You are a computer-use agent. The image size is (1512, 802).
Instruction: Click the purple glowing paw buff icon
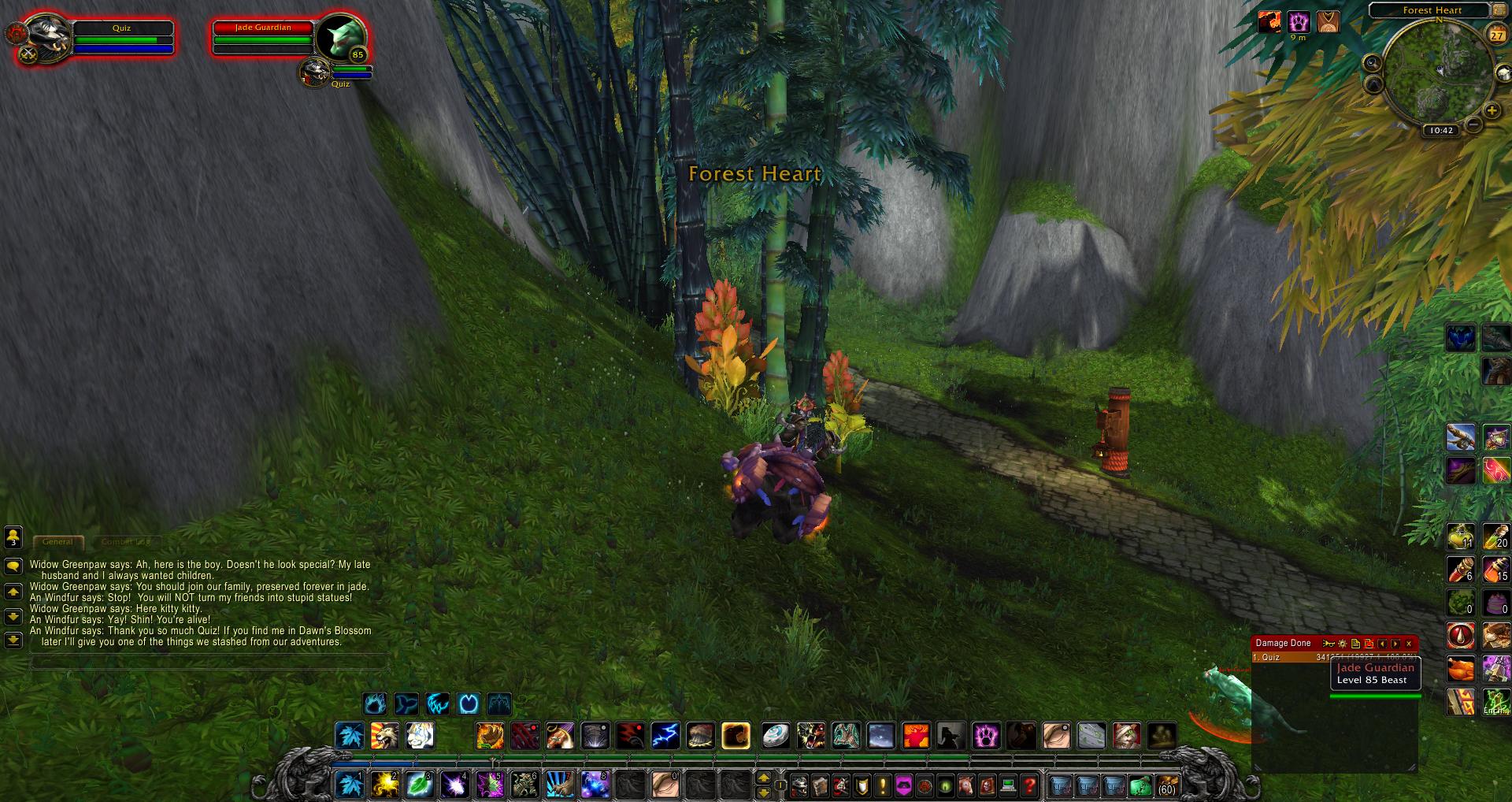1299,22
